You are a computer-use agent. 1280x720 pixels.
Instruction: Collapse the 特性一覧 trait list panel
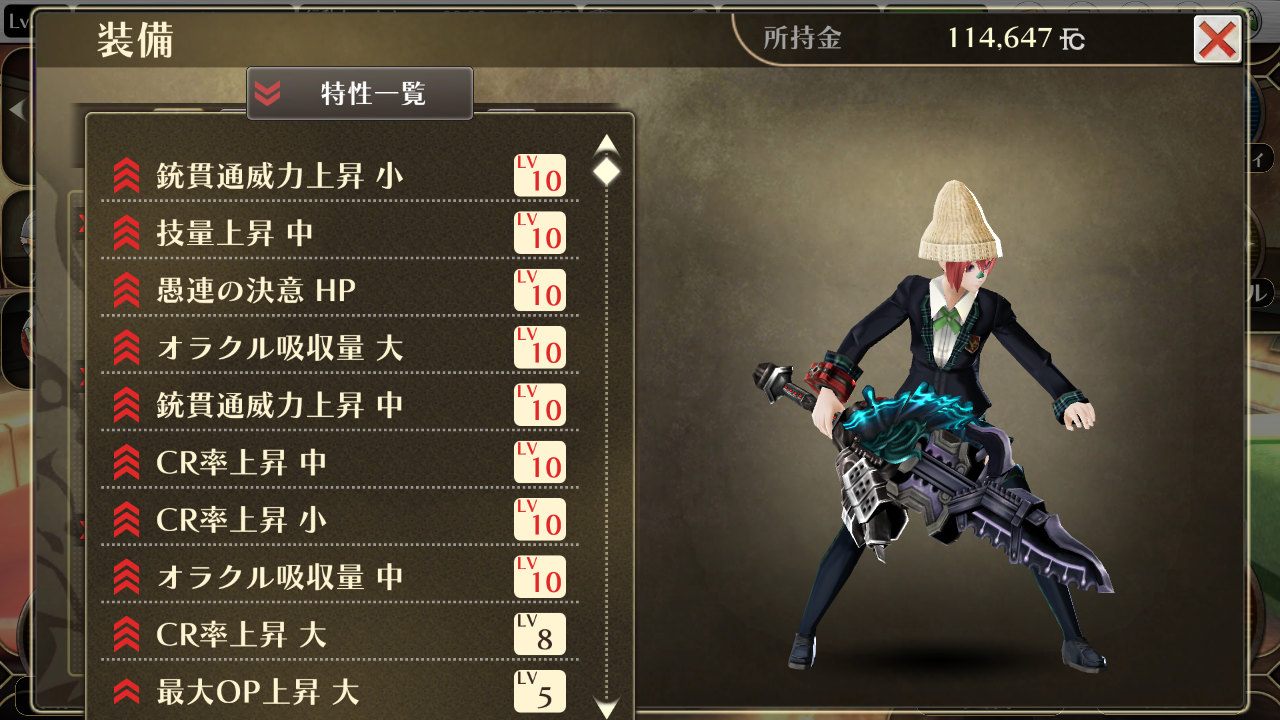click(x=359, y=93)
